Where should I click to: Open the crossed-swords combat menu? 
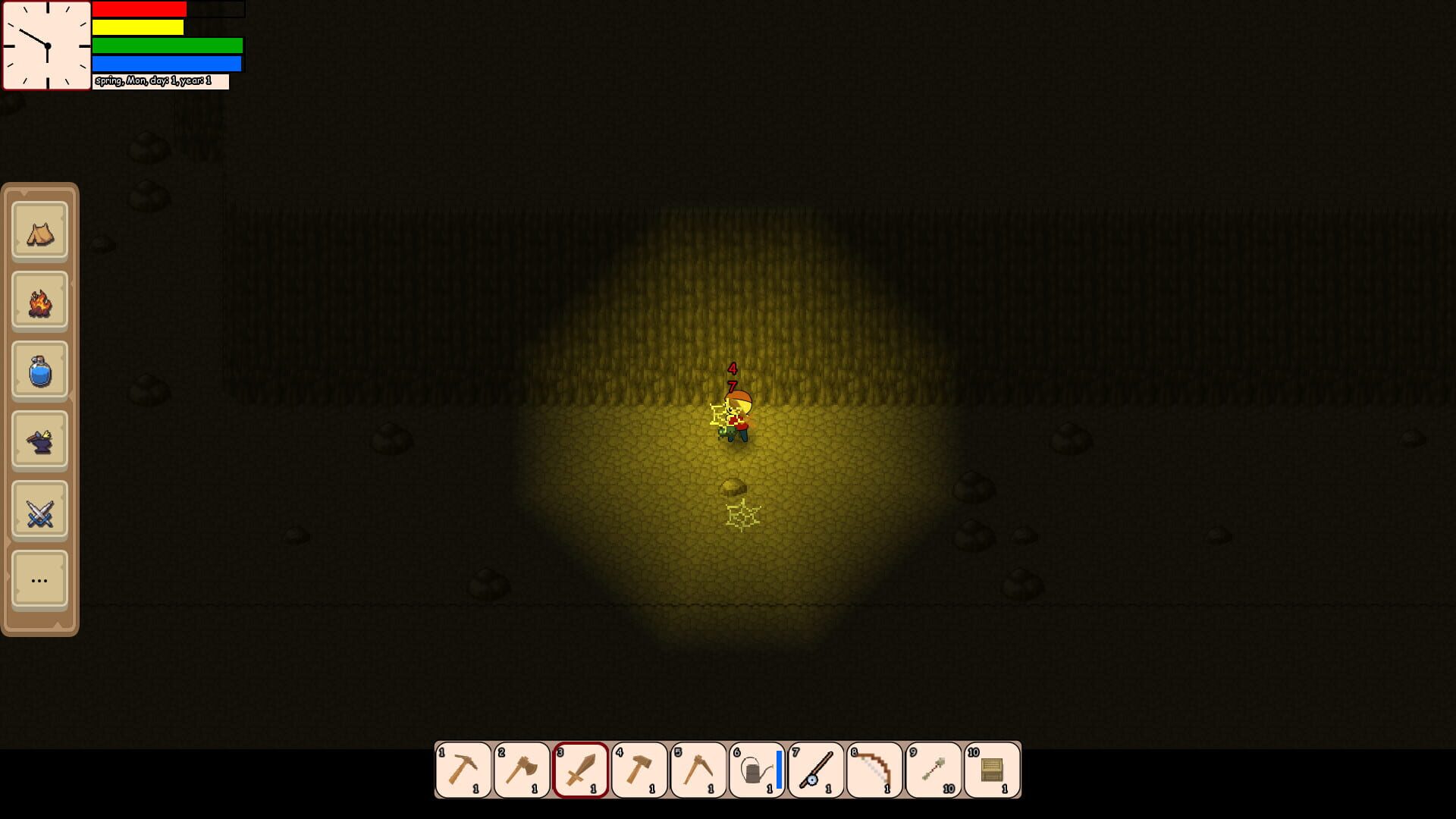[x=39, y=510]
